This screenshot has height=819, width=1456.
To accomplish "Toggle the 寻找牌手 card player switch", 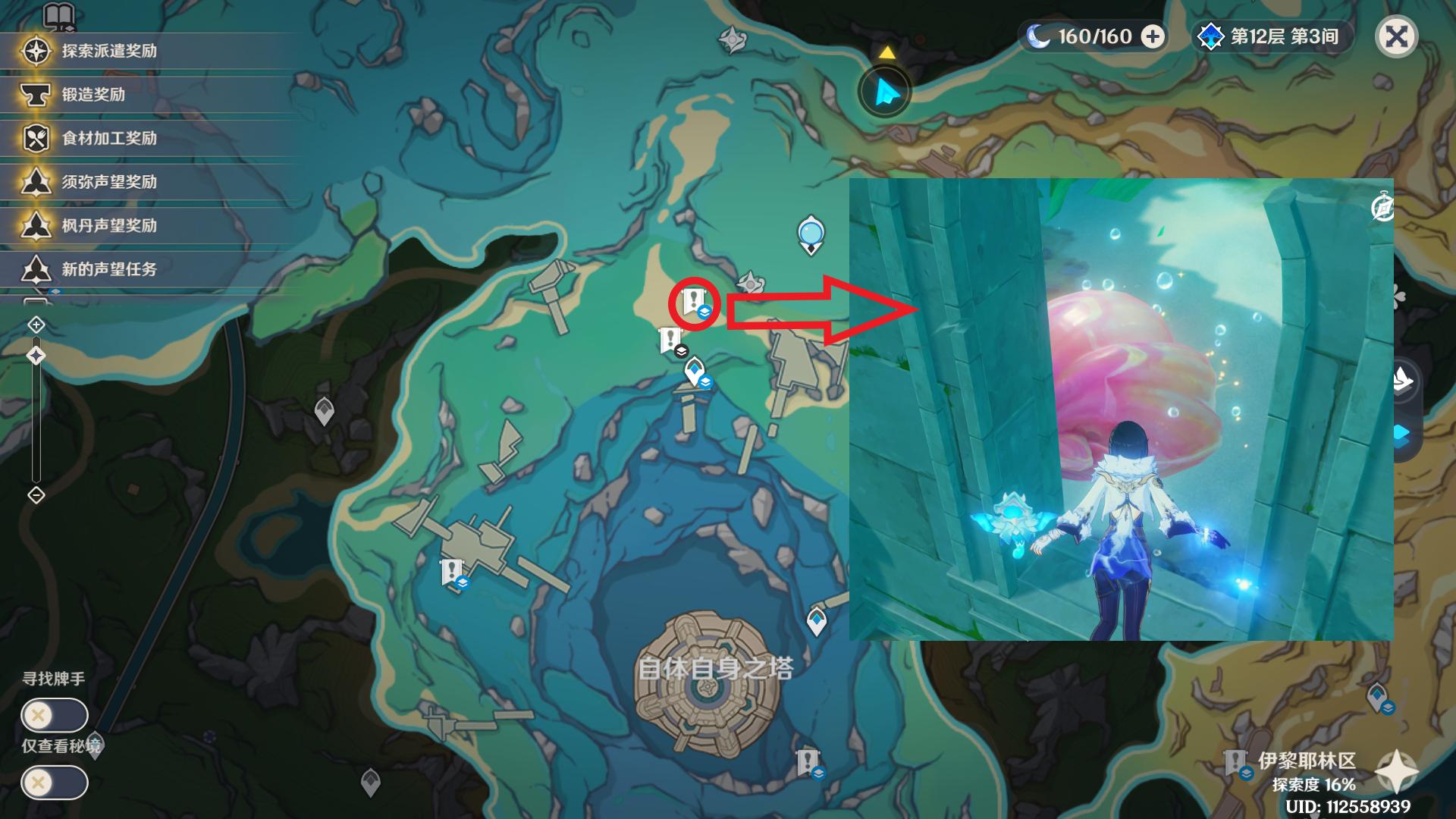I will point(55,715).
